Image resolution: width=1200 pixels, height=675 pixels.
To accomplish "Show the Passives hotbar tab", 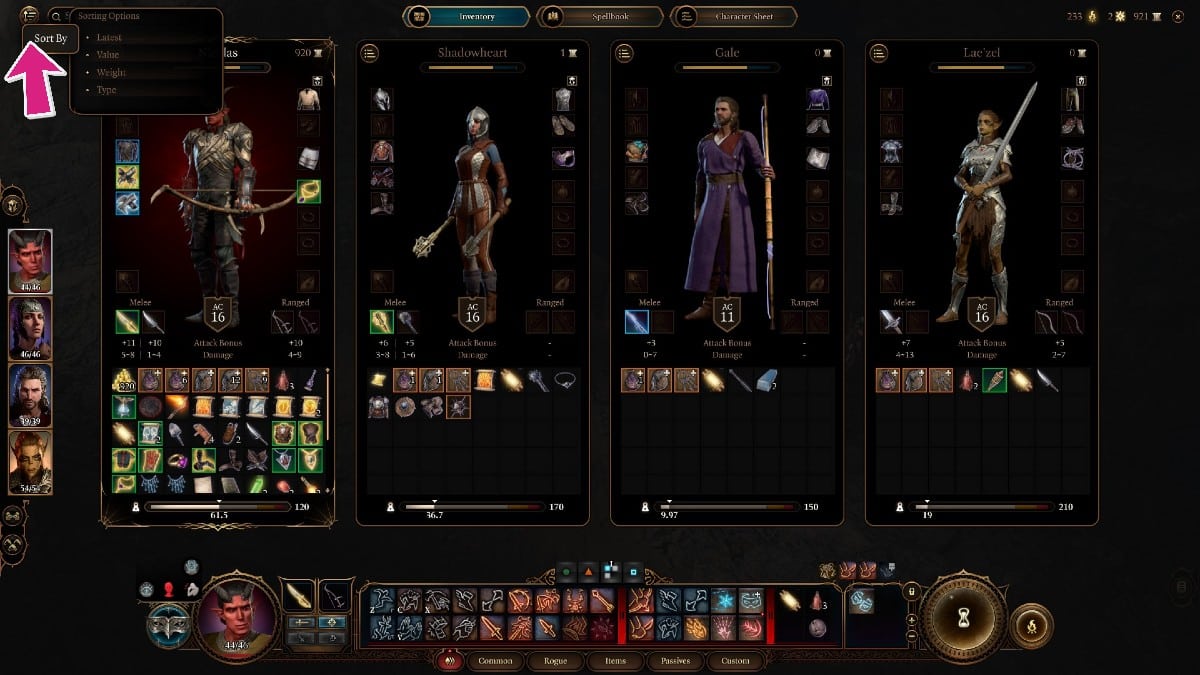I will click(674, 661).
